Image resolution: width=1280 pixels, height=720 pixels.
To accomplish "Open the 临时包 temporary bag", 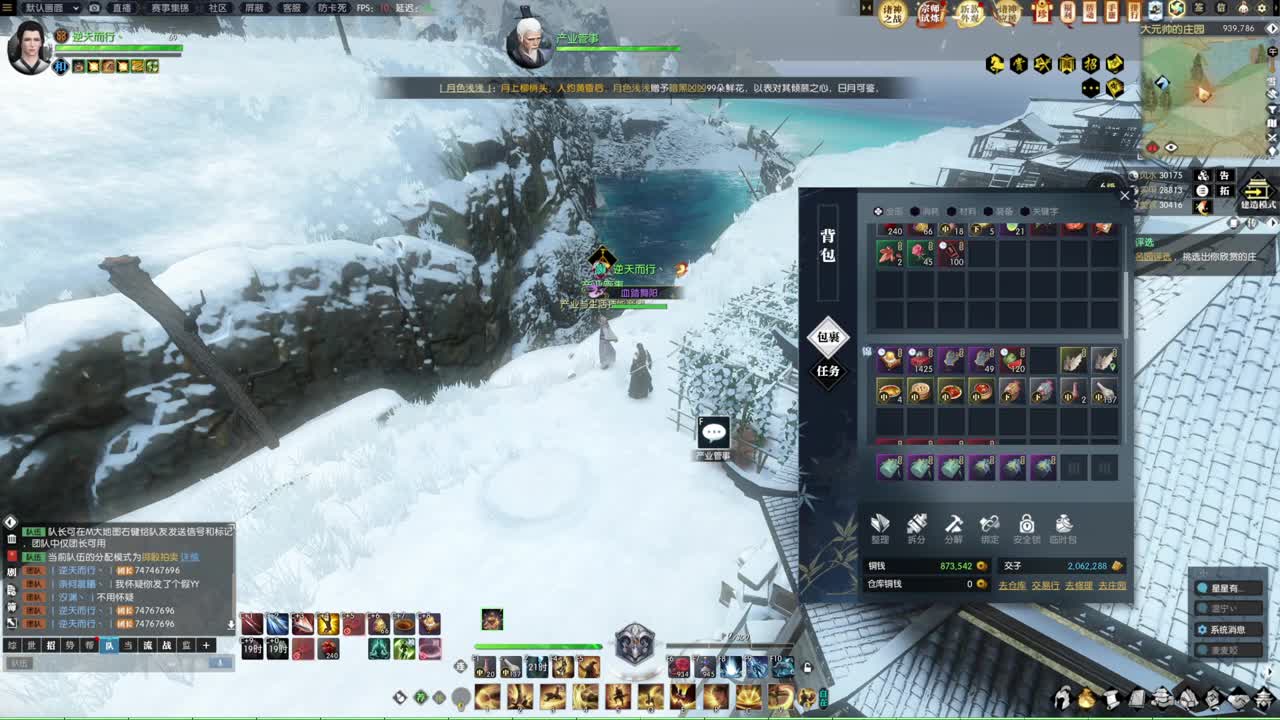I will (x=1064, y=528).
